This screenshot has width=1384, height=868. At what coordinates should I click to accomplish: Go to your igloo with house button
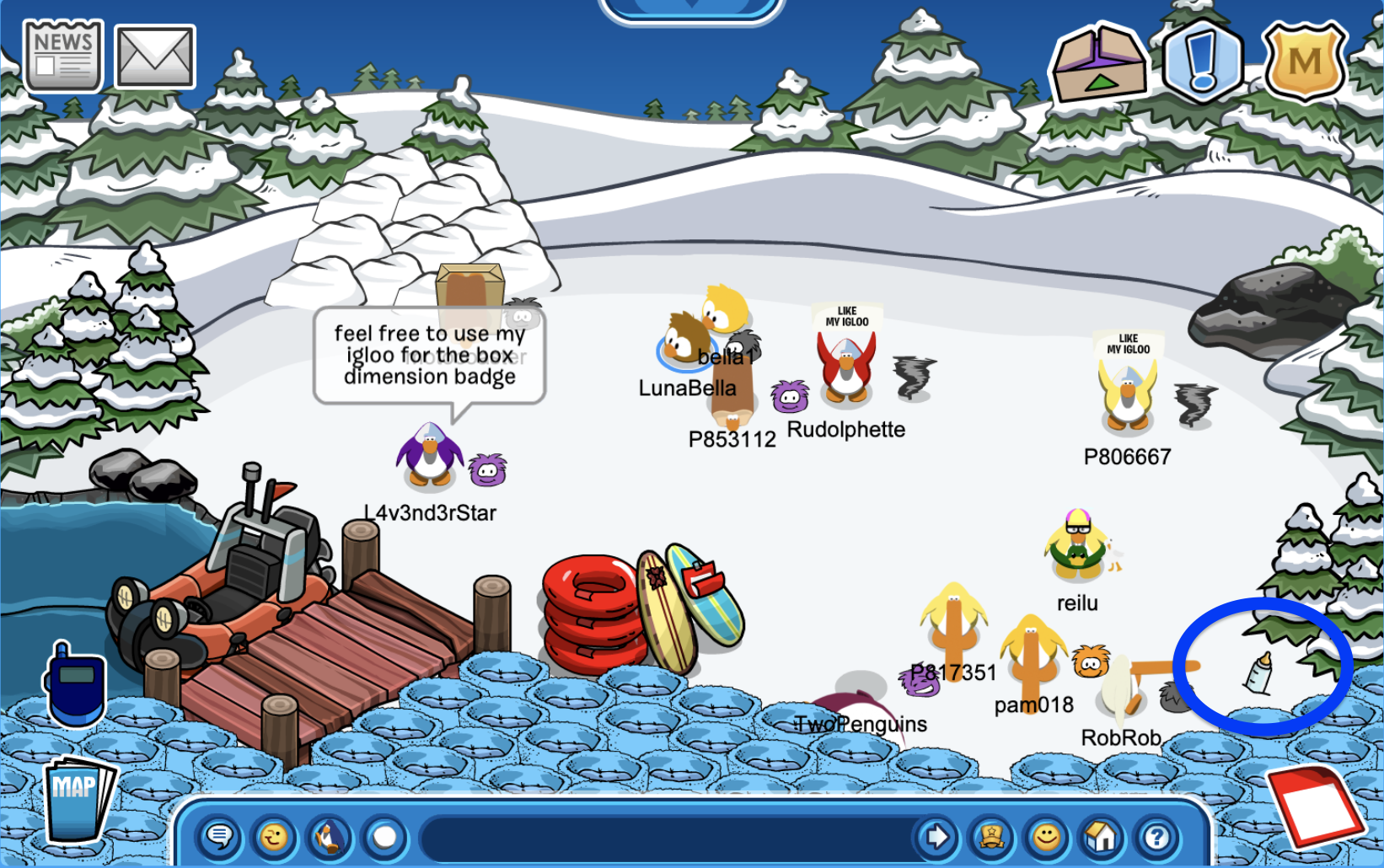click(x=1101, y=837)
